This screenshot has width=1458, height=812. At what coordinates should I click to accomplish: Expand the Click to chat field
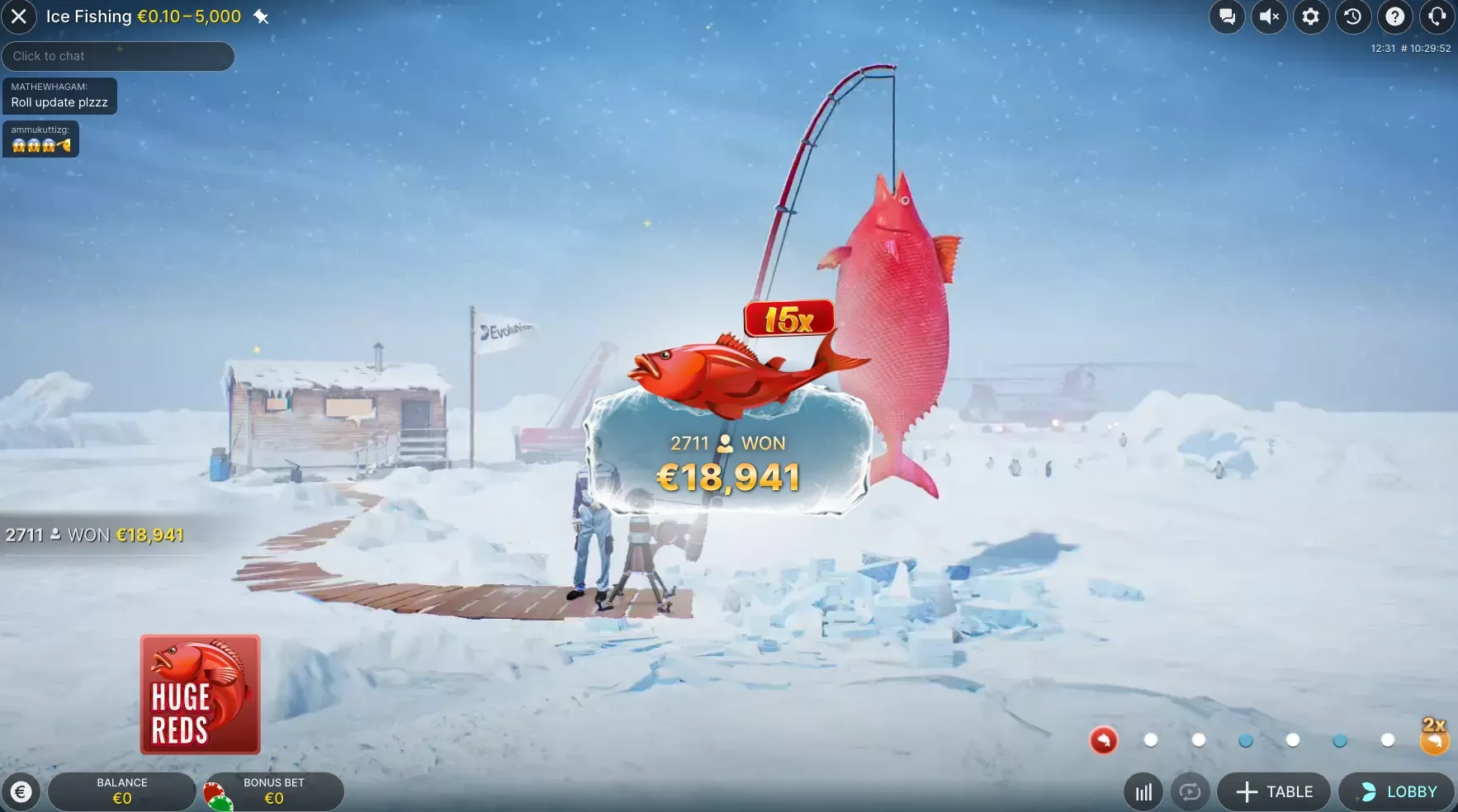[x=118, y=56]
